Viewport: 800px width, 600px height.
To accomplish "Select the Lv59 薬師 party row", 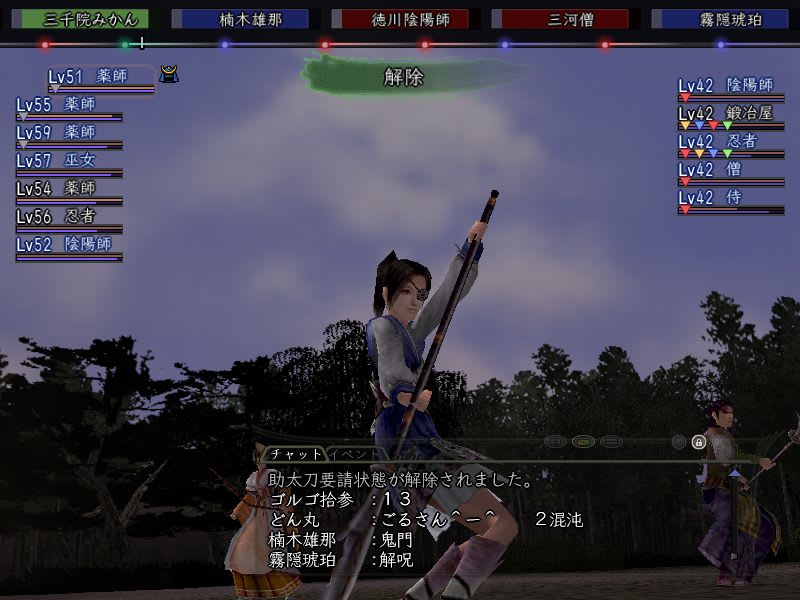I will click(68, 132).
